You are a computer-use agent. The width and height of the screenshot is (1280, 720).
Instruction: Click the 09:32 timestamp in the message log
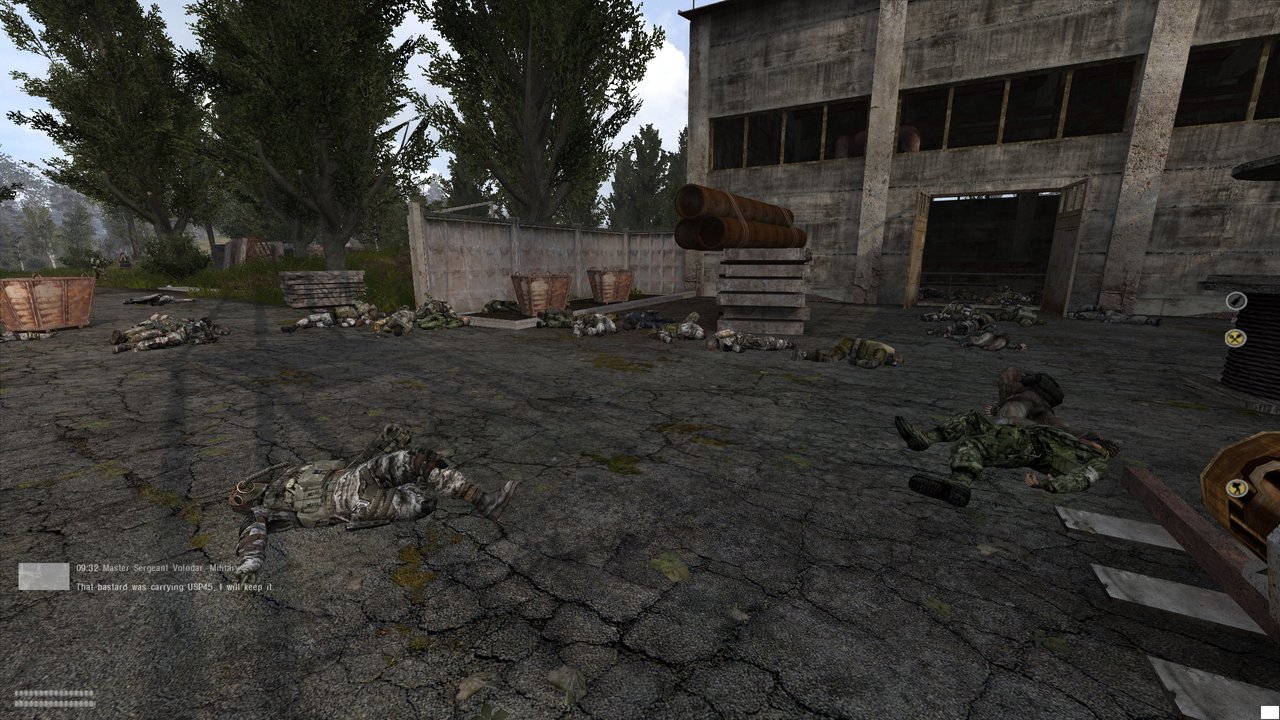pyautogui.click(x=87, y=567)
